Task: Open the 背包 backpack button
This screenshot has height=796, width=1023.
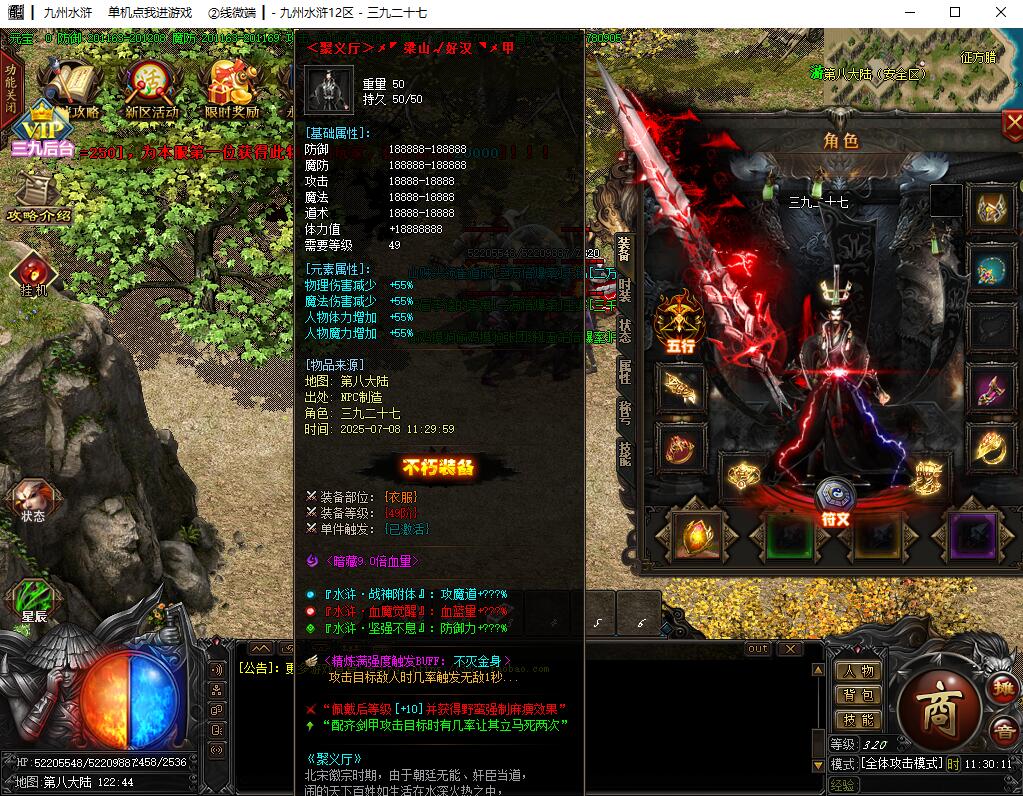Action: tap(858, 695)
